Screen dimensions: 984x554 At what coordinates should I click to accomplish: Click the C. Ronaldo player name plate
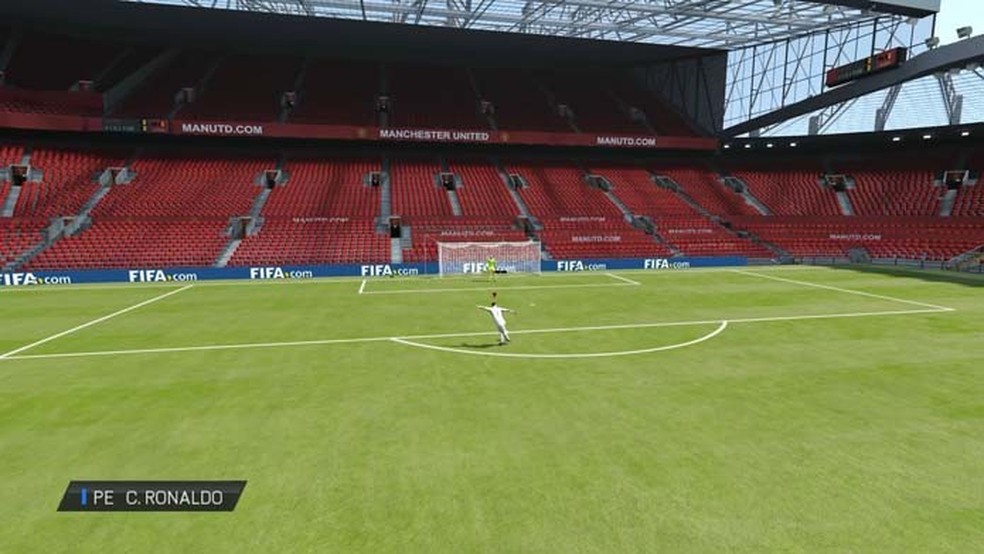point(152,496)
